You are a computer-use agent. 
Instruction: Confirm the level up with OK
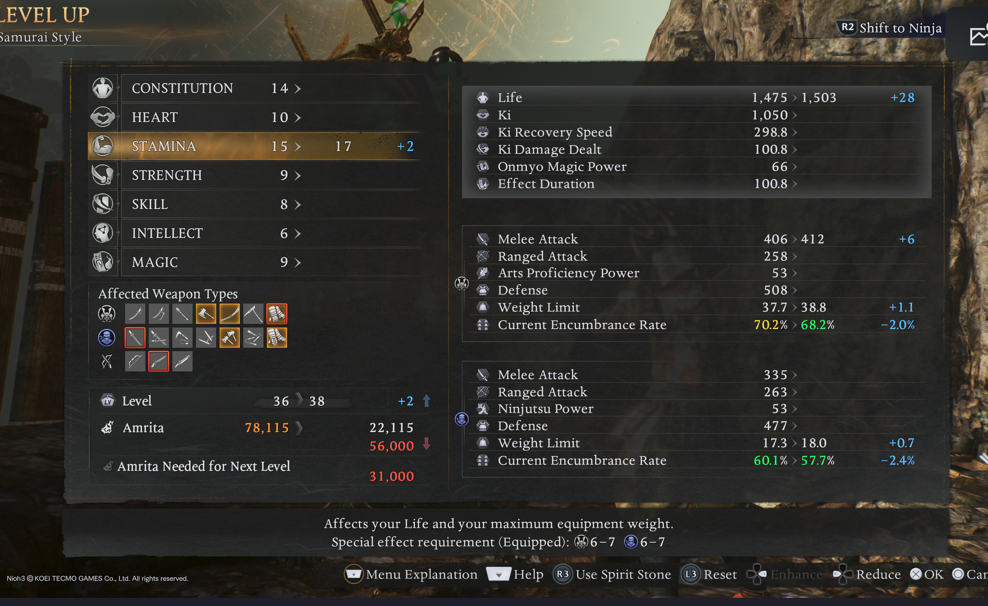[x=927, y=574]
